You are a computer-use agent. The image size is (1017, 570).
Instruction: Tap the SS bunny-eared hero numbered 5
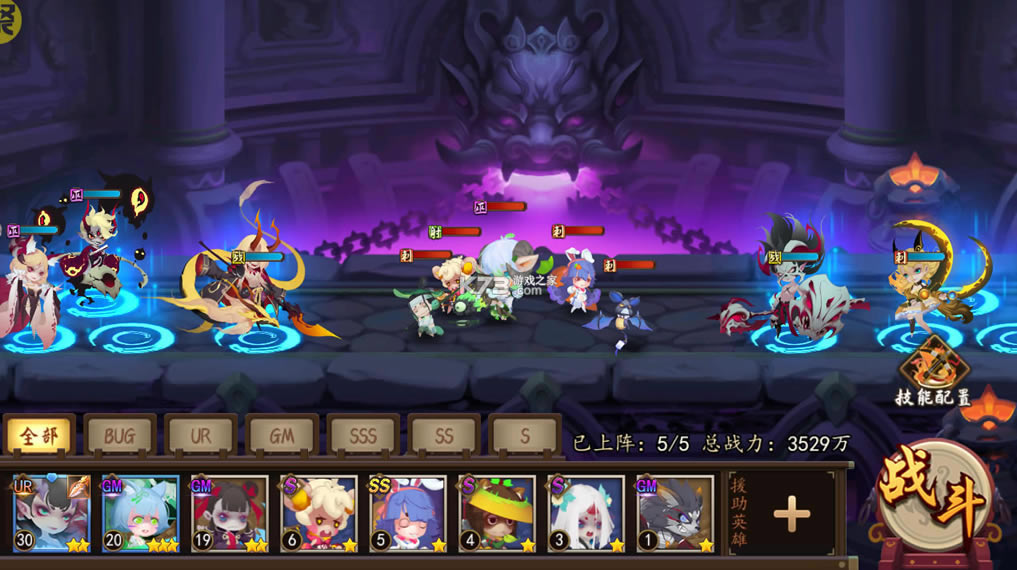408,514
